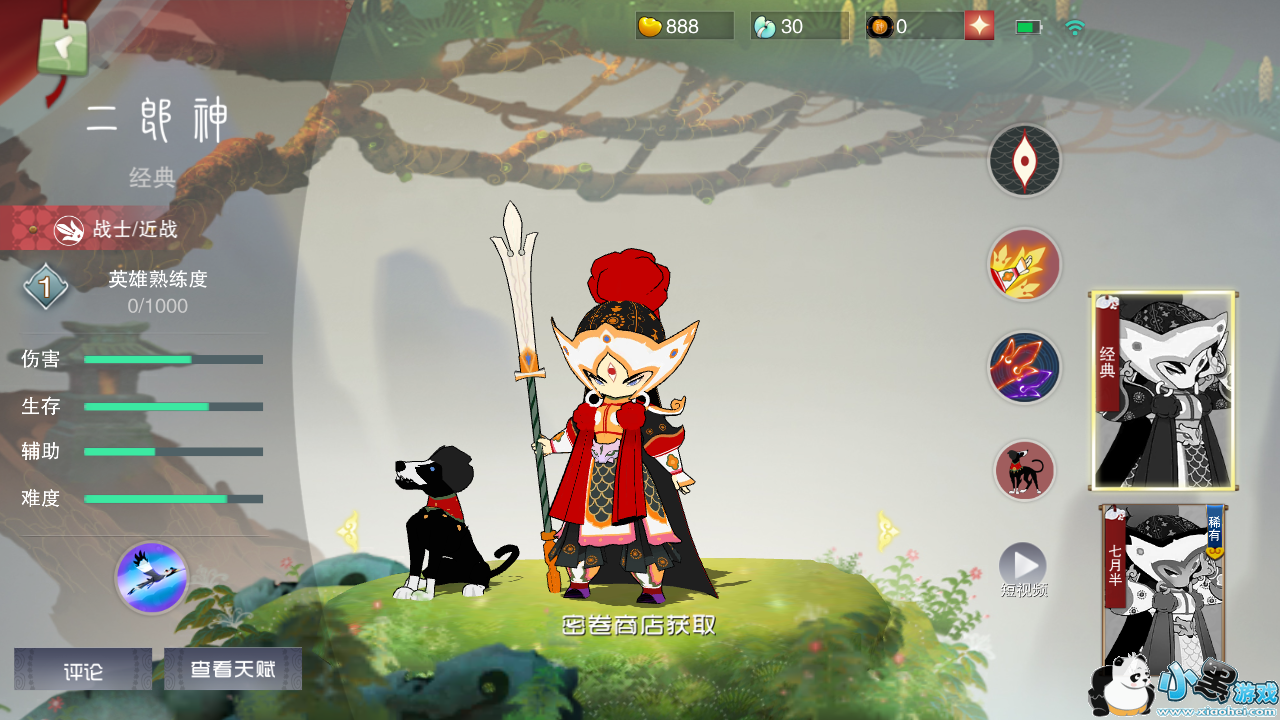View the purple fan skill icon

(1024, 368)
